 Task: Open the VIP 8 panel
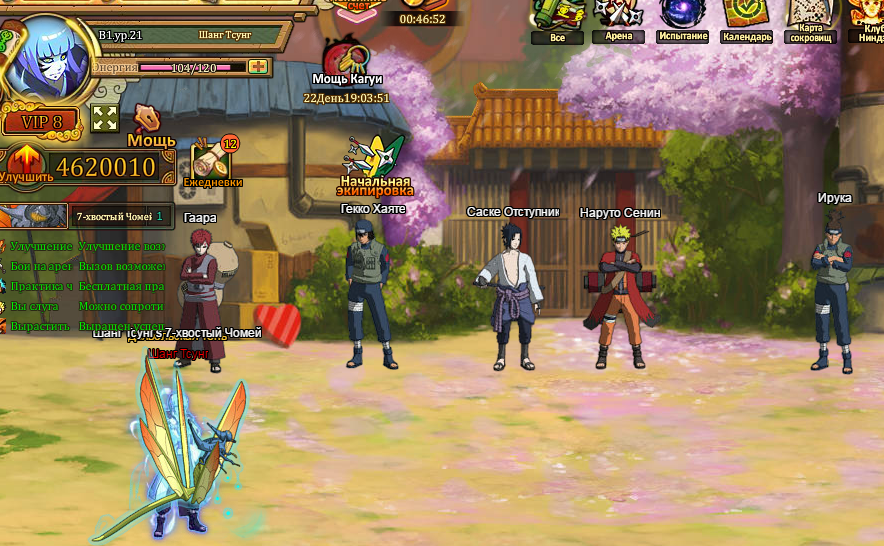[x=39, y=122]
